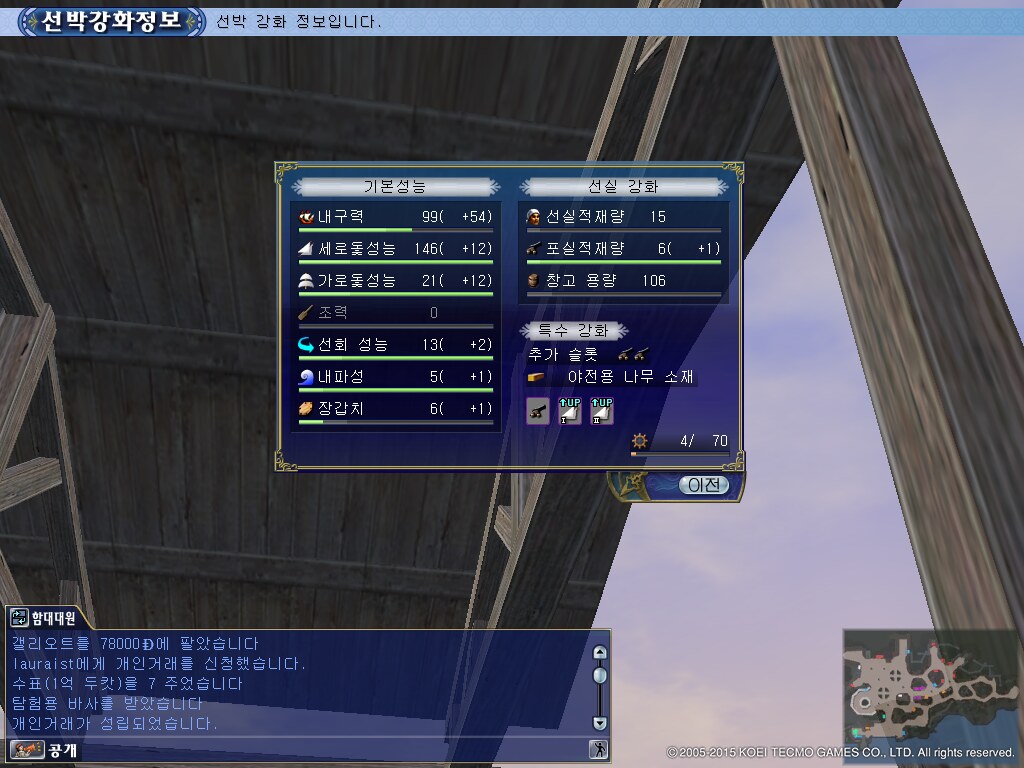Viewport: 1024px width, 768px height.
Task: Select the 내파성 wave resistance row
Action: (x=394, y=377)
